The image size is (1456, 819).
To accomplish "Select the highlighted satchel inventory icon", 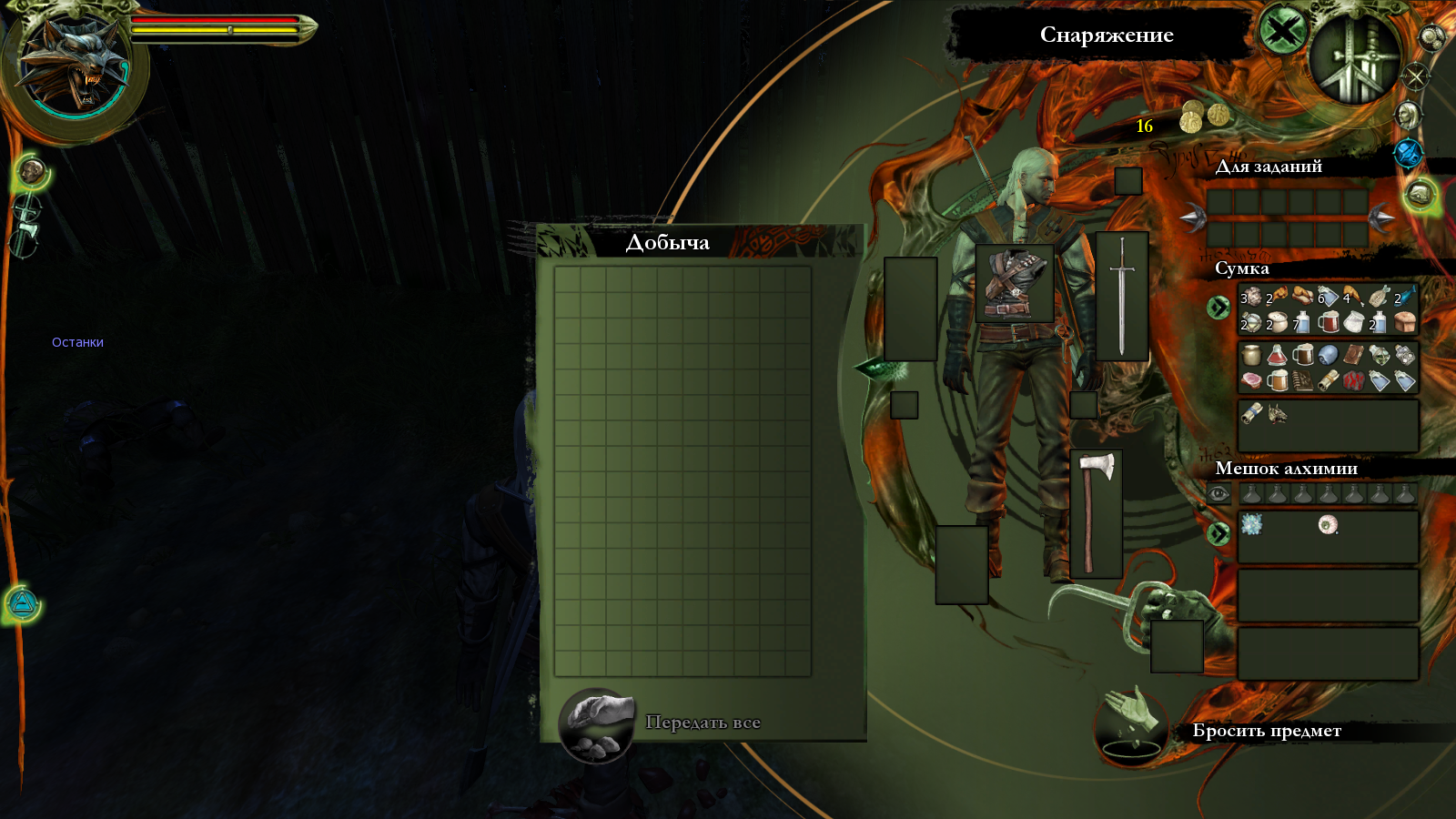I will click(1420, 194).
